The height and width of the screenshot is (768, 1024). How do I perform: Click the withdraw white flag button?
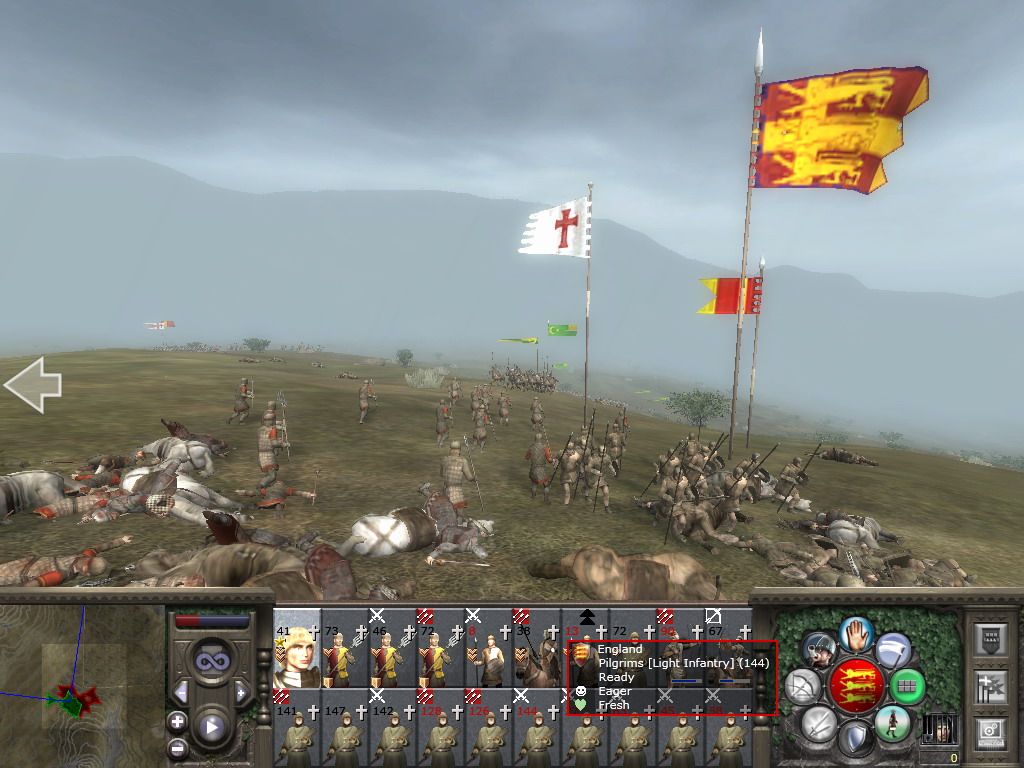coord(893,649)
